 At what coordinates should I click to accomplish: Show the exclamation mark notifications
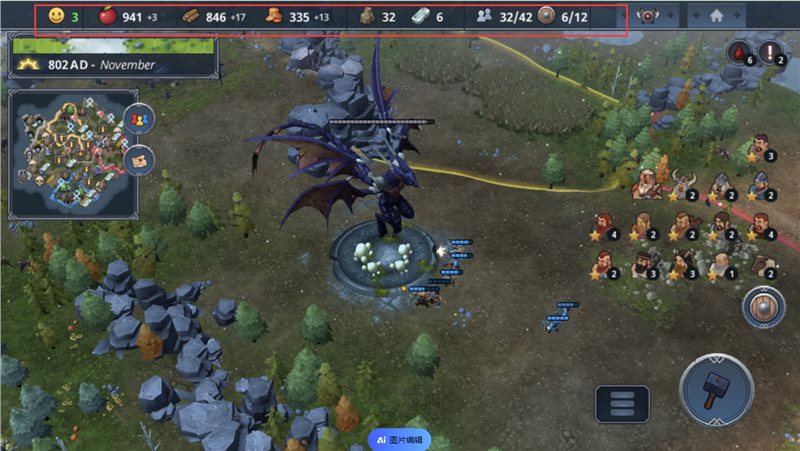coord(773,53)
